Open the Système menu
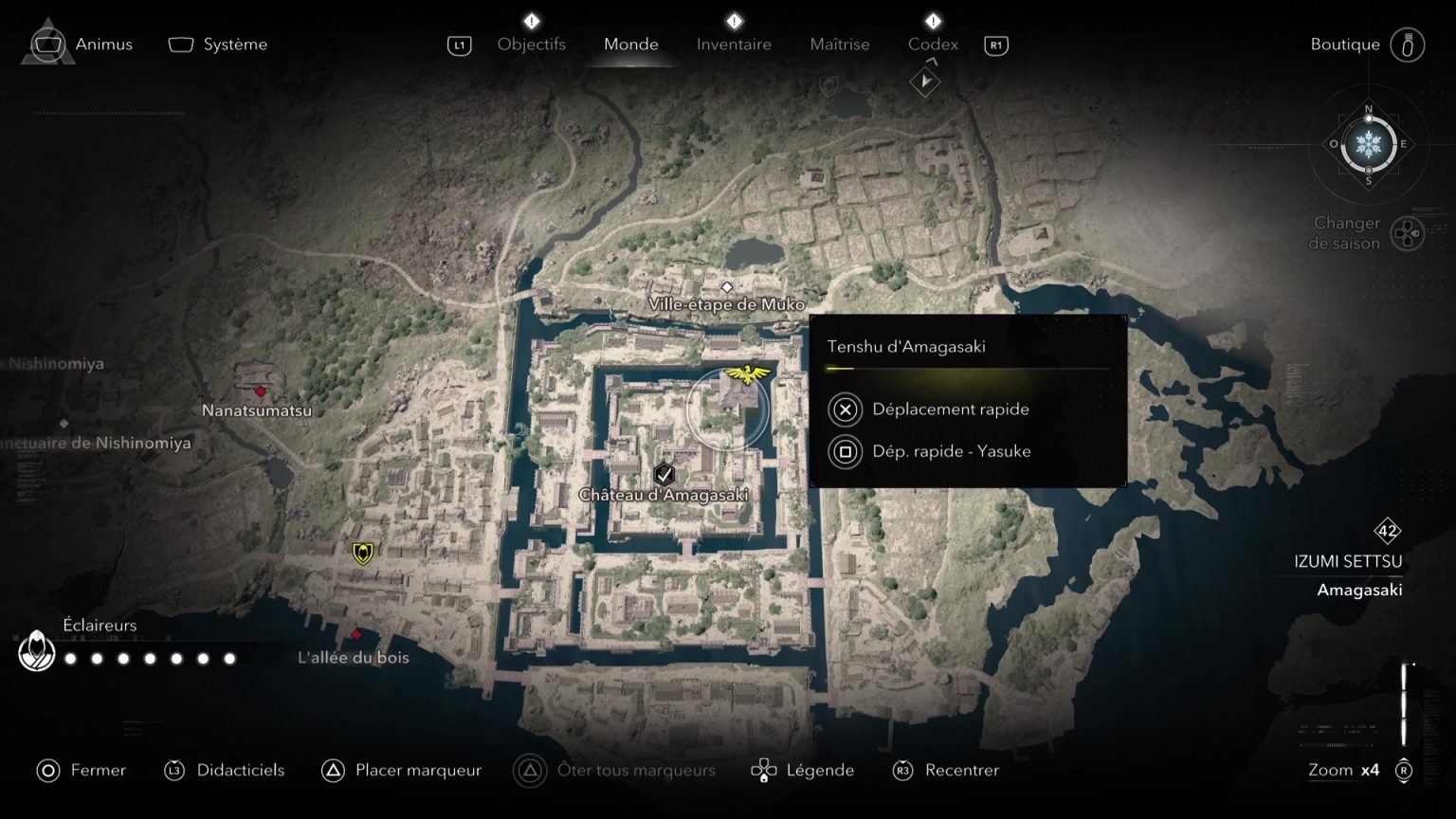The width and height of the screenshot is (1456, 819). (x=217, y=44)
